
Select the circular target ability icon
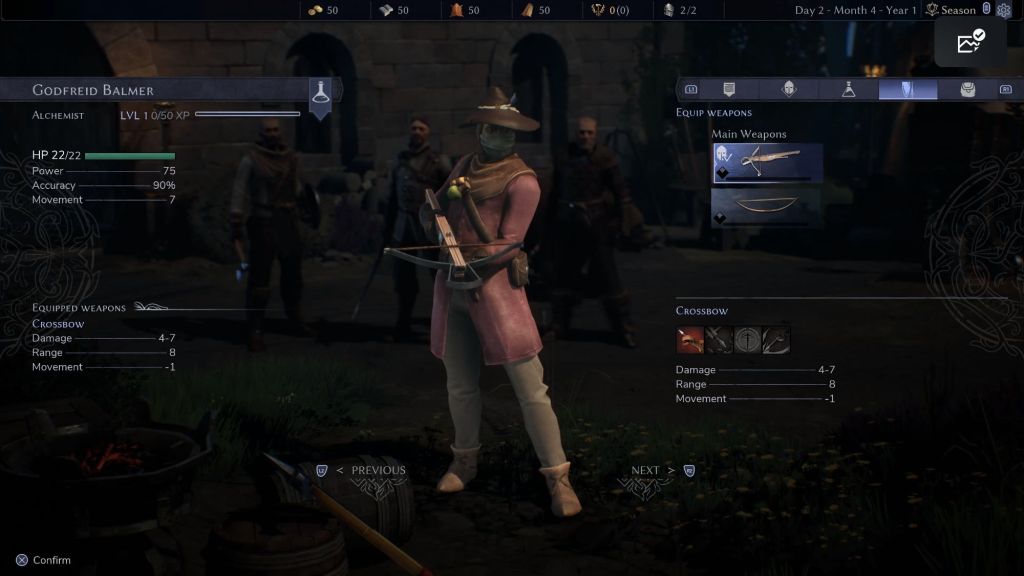747,340
